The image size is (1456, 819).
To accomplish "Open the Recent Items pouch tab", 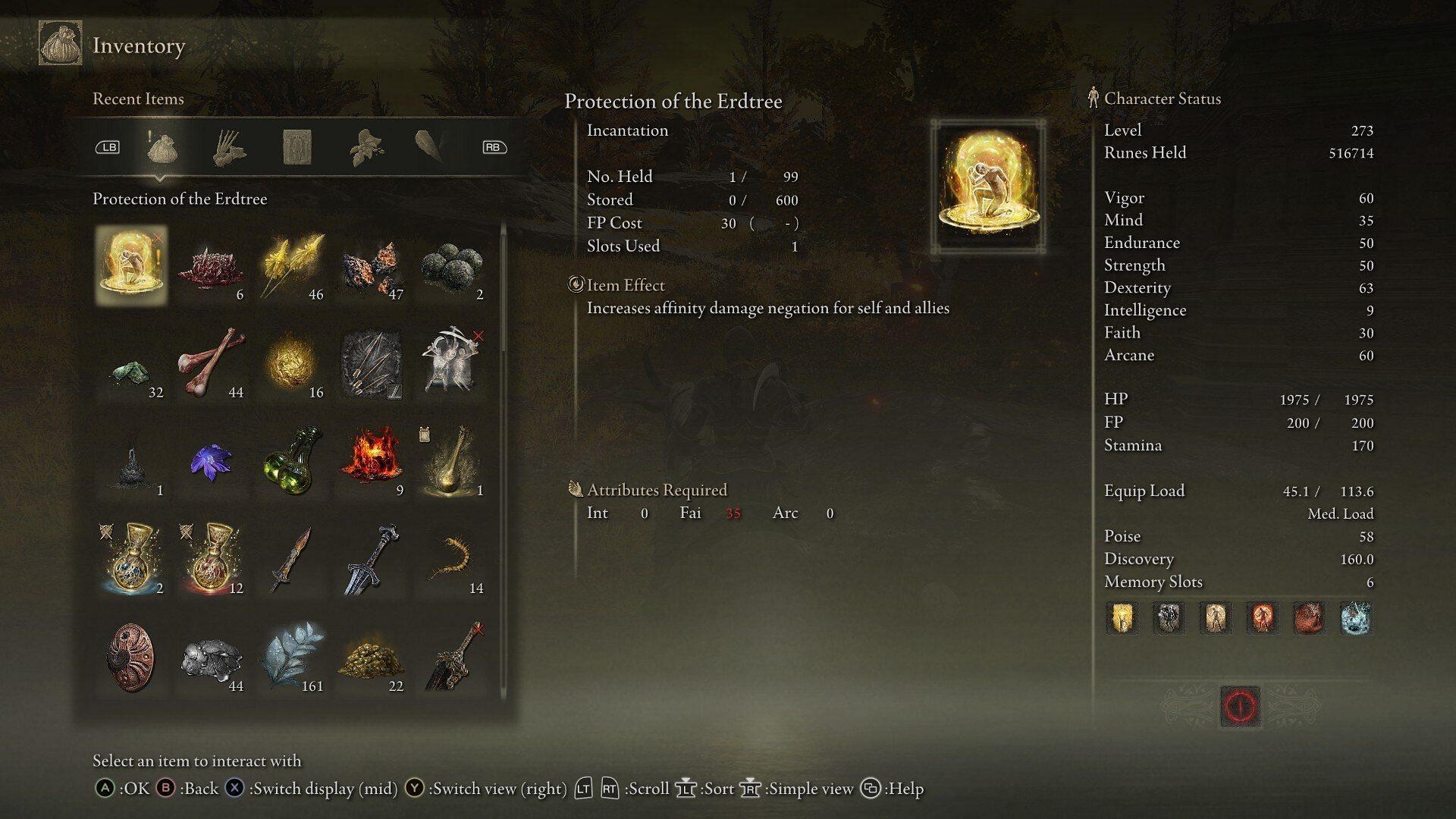I will click(162, 147).
